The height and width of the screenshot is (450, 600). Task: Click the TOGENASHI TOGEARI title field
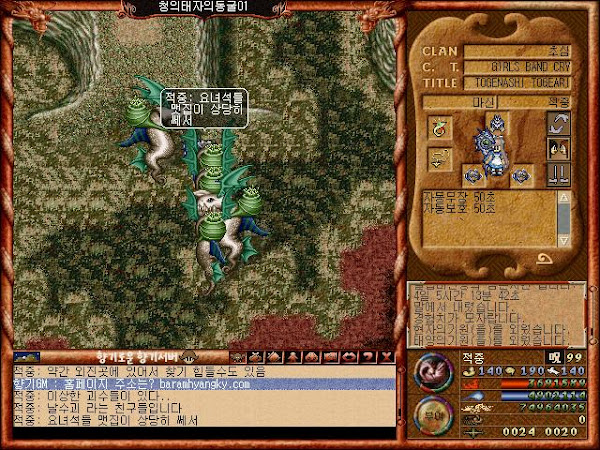point(518,83)
